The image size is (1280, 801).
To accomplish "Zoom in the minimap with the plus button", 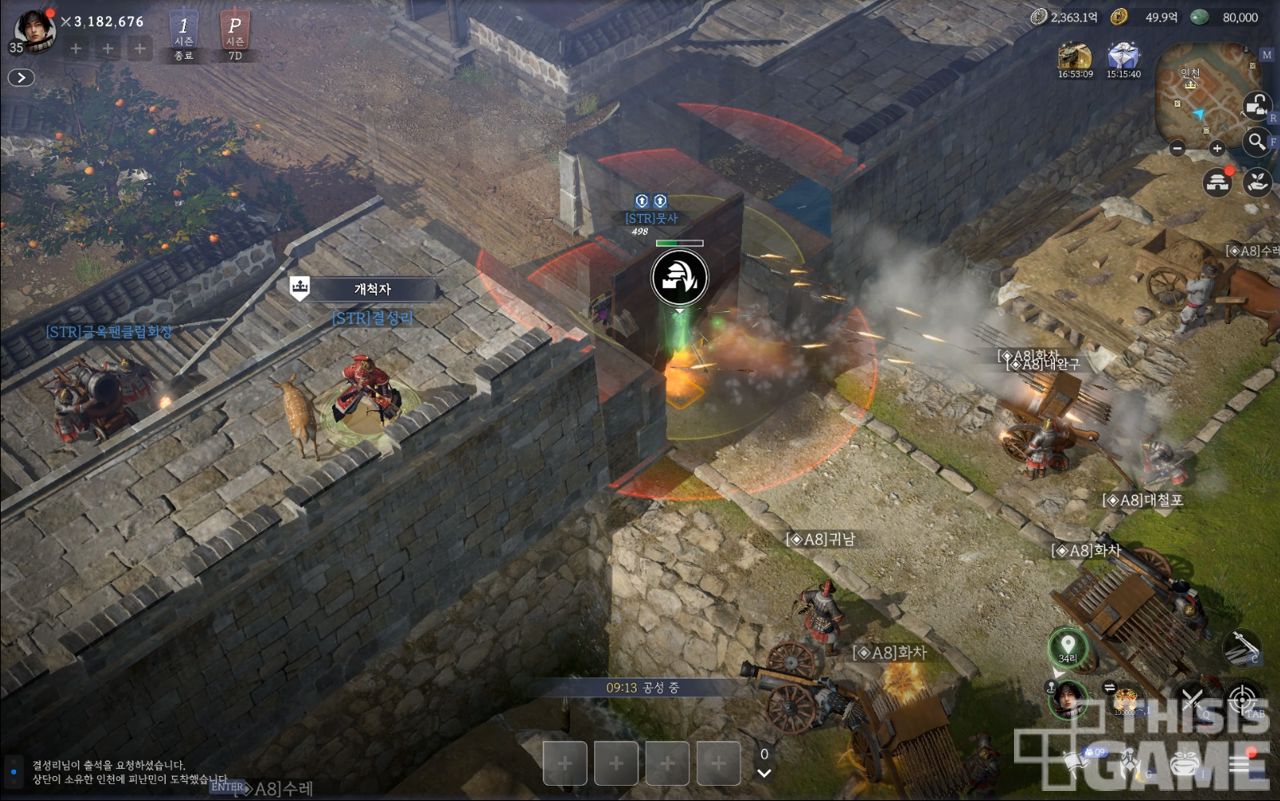I will 1217,148.
